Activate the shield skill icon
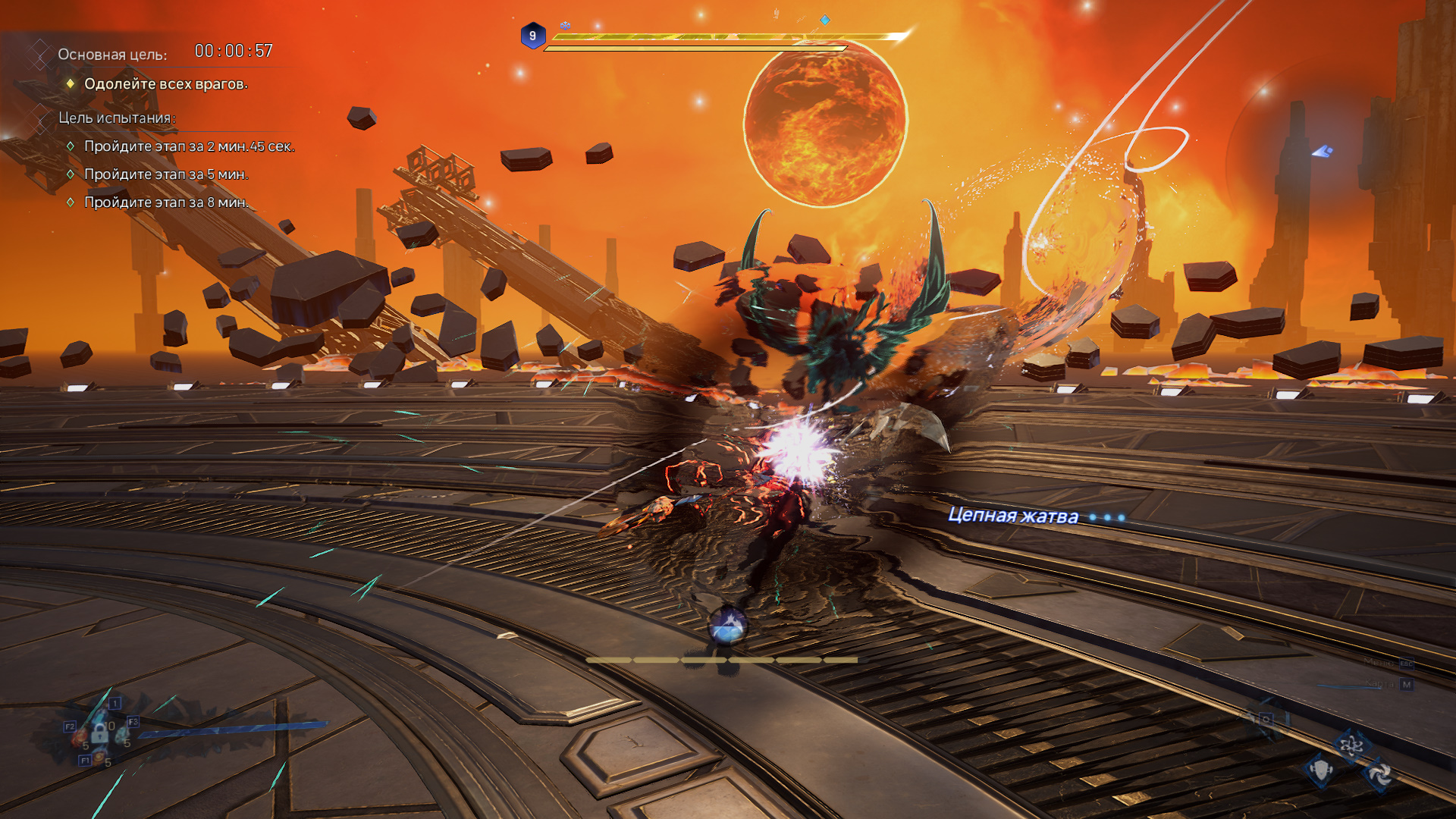 [x=1320, y=770]
